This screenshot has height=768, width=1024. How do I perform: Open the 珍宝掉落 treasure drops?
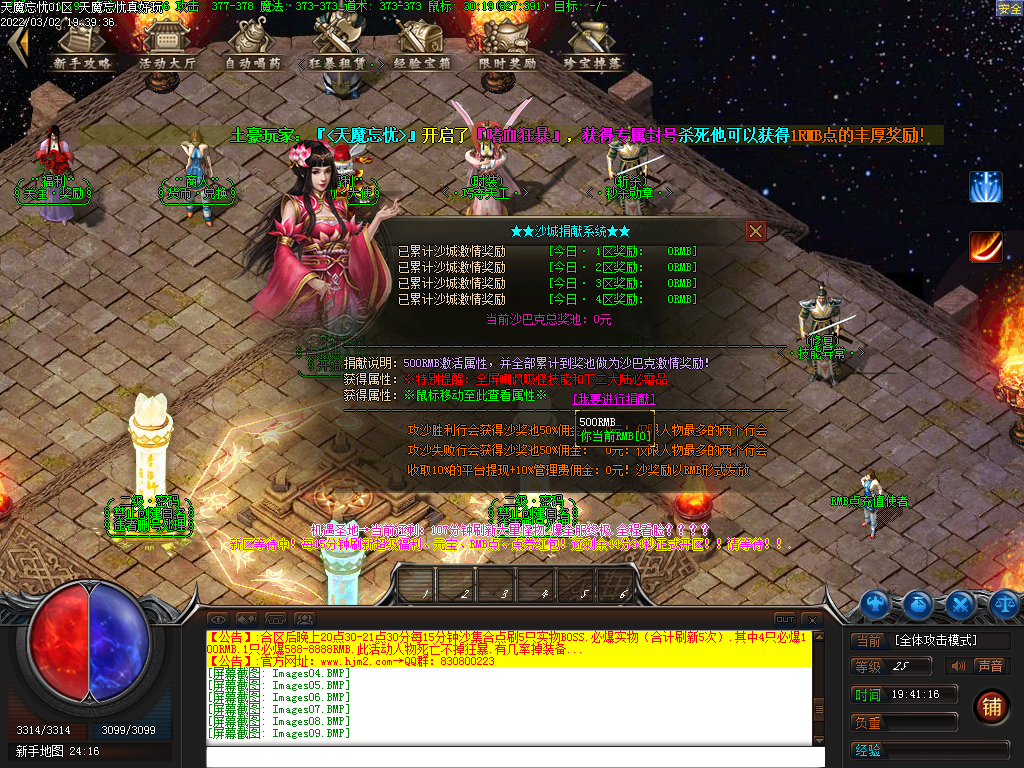click(x=593, y=46)
